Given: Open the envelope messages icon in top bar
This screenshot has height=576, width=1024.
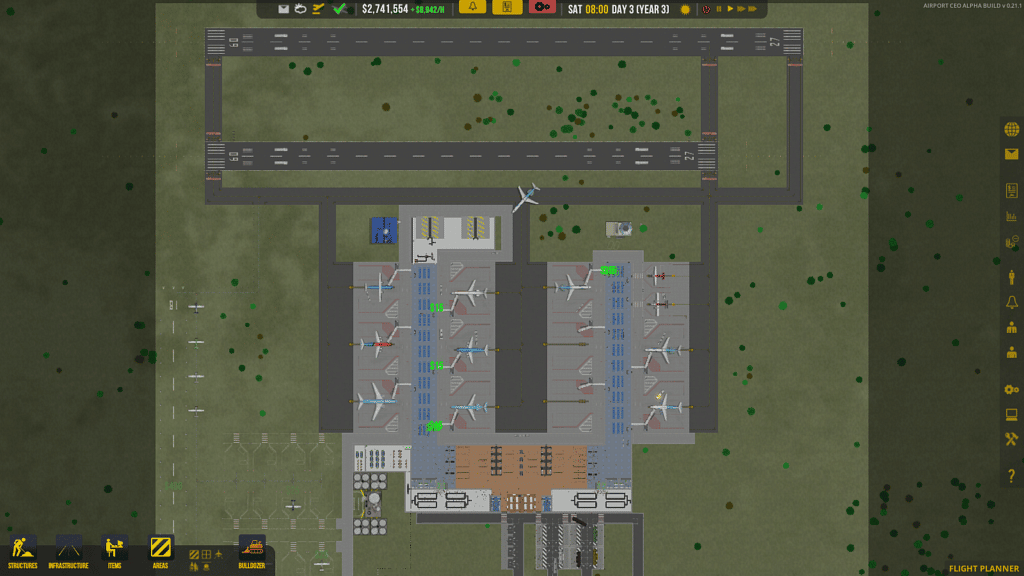Looking at the screenshot, I should point(284,9).
